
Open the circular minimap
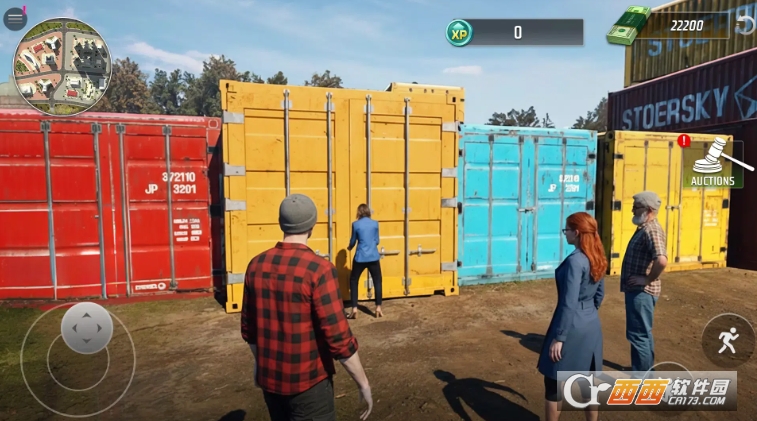click(62, 66)
